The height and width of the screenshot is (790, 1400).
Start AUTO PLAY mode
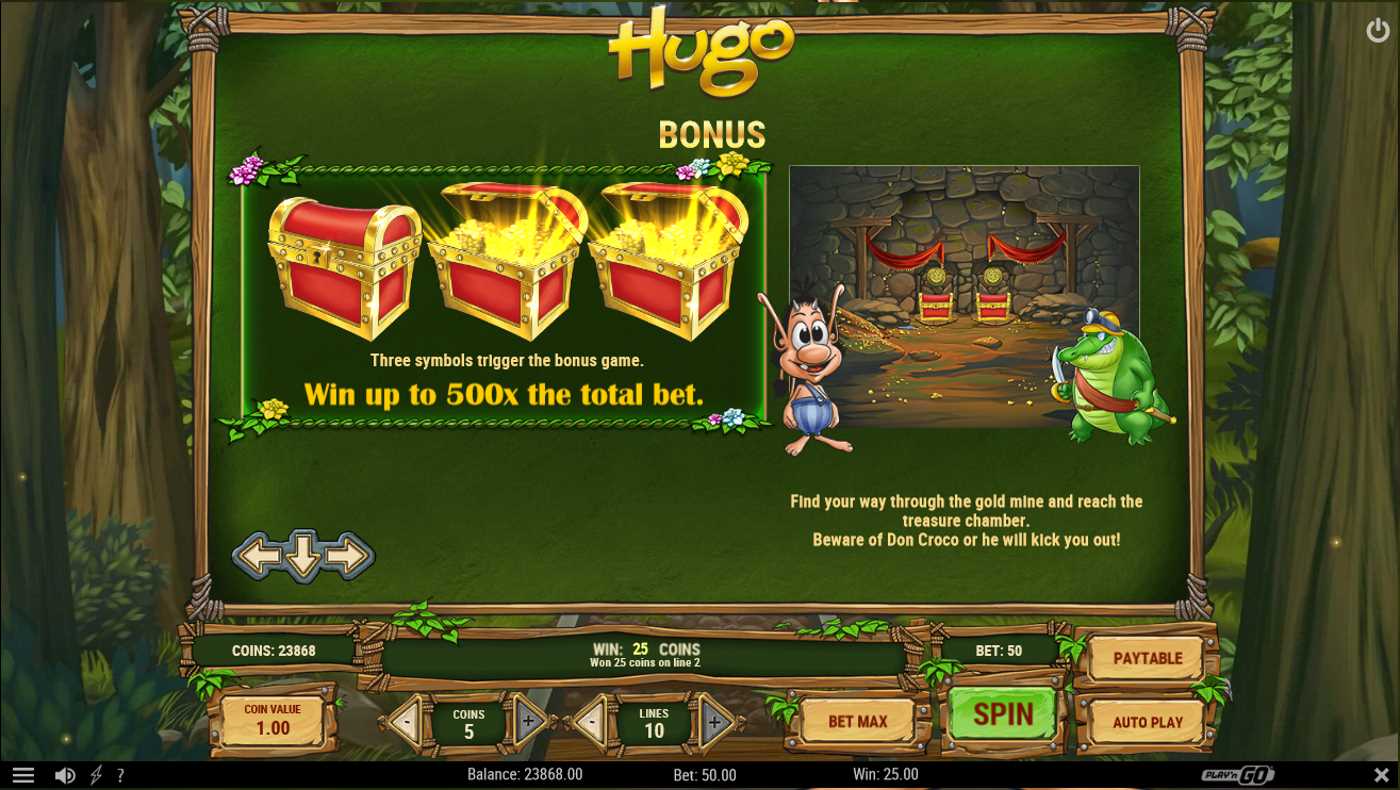click(x=1147, y=722)
